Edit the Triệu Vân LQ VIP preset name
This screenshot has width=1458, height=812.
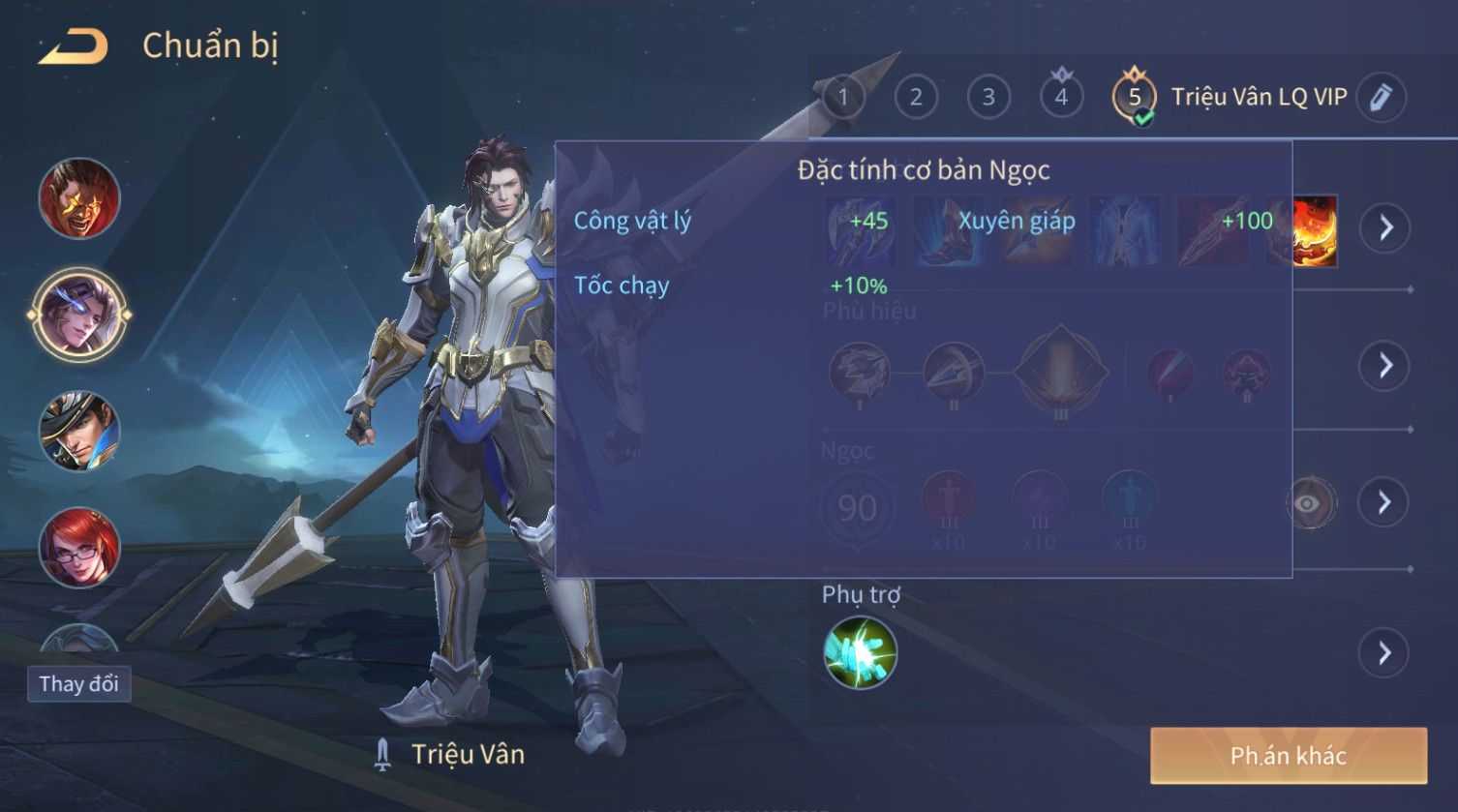1381,97
